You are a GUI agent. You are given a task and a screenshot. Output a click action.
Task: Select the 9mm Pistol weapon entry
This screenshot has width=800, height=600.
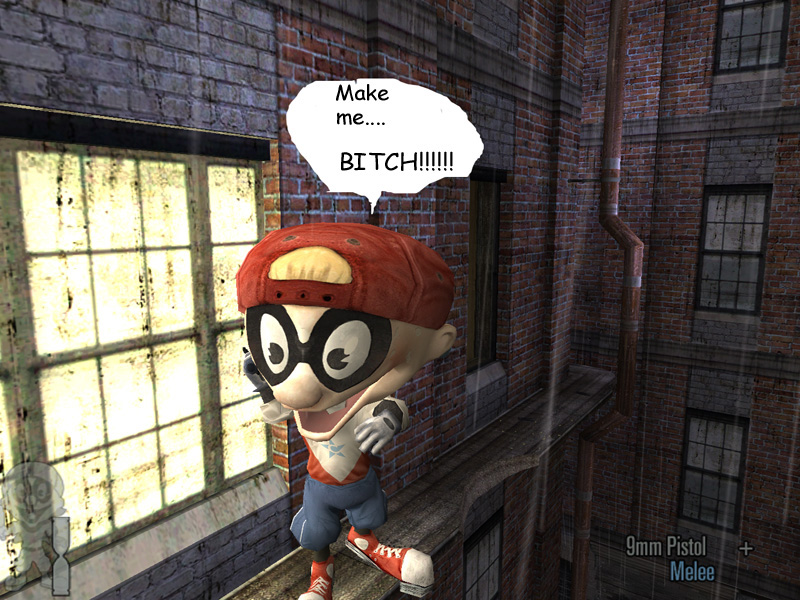666,547
